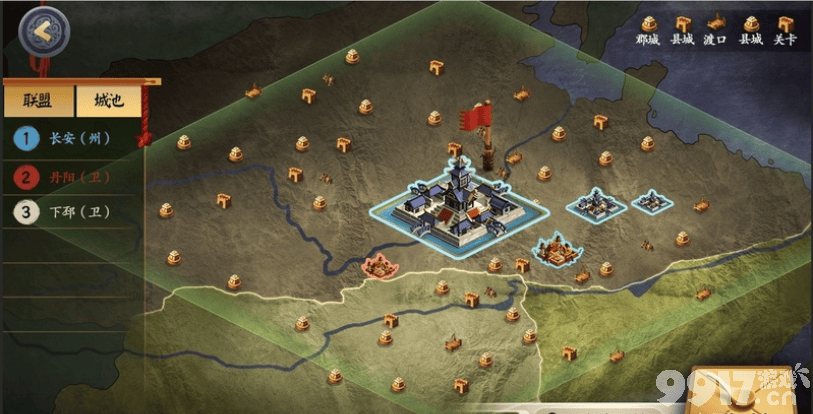Go back with the arrow button
The height and width of the screenshot is (414, 813).
coord(42,31)
